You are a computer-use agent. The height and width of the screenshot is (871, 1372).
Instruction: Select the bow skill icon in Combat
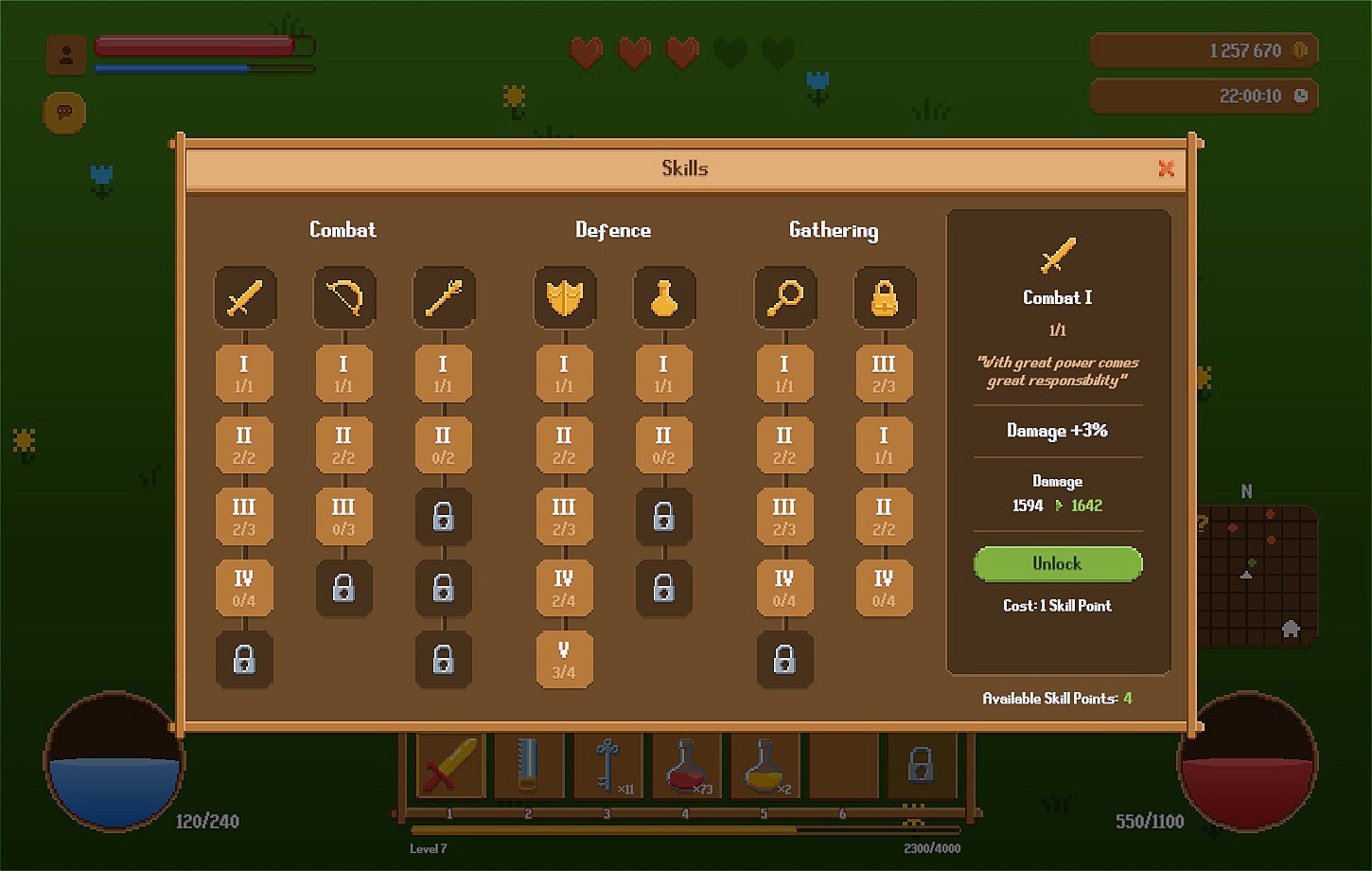pyautogui.click(x=344, y=297)
